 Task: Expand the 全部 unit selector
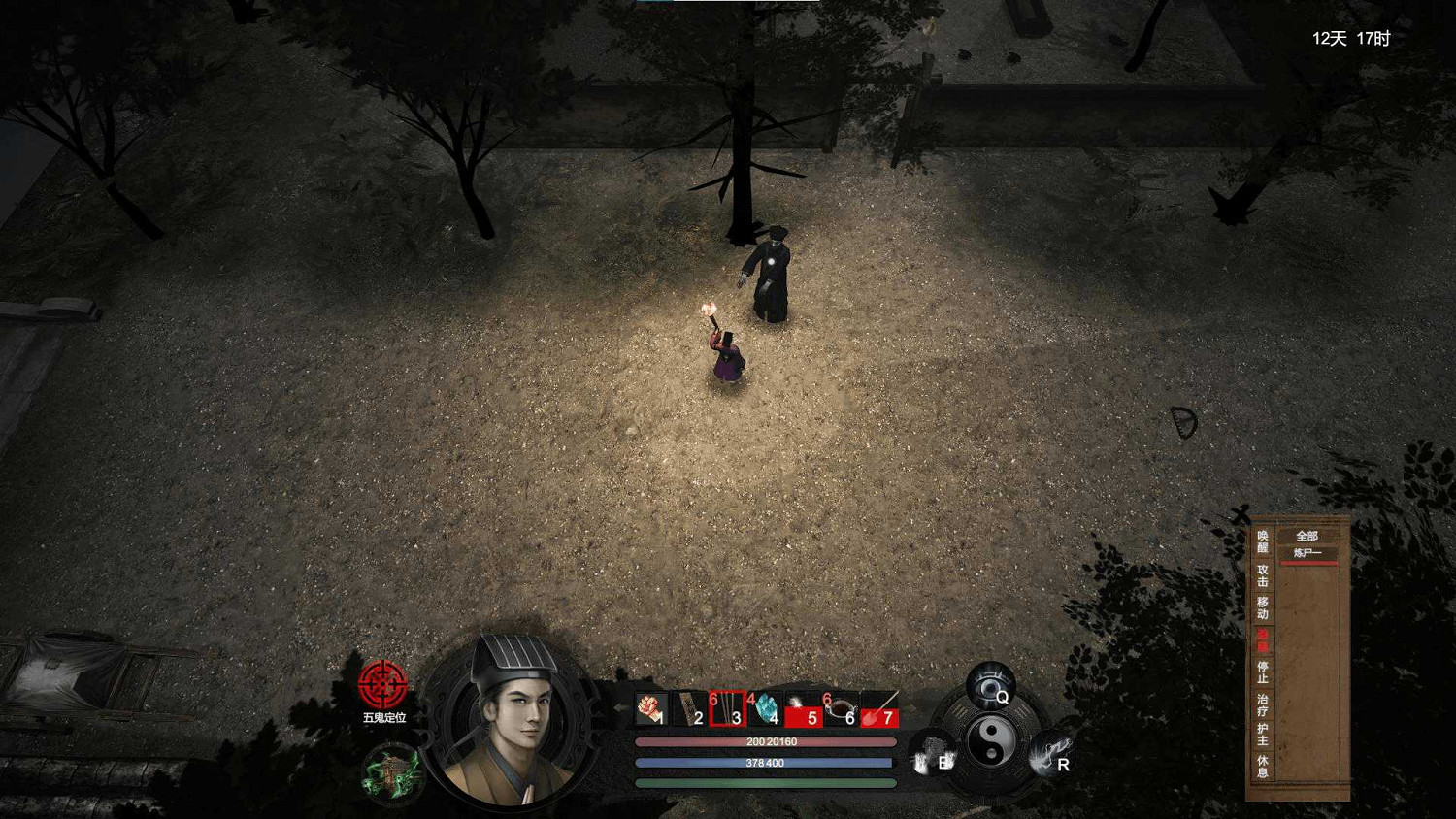[x=1307, y=535]
